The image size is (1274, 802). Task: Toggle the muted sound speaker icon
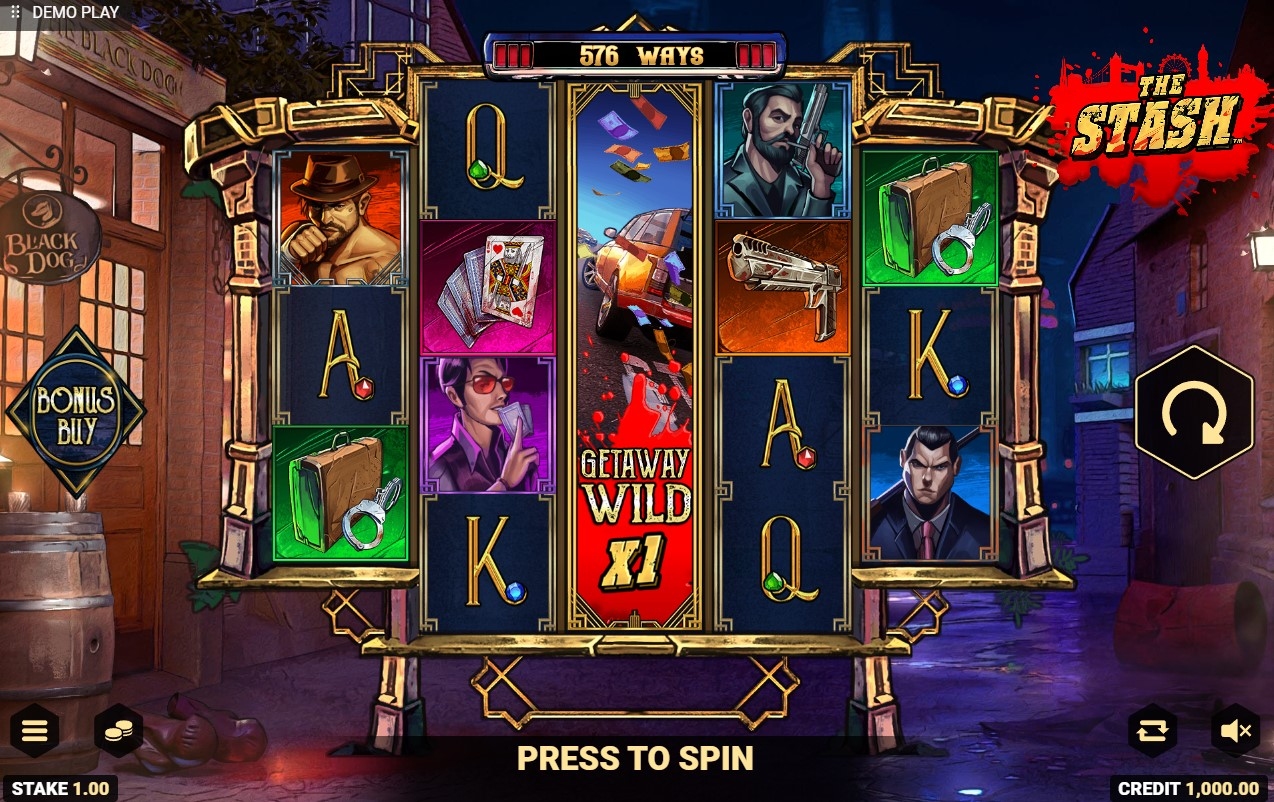(x=1235, y=731)
